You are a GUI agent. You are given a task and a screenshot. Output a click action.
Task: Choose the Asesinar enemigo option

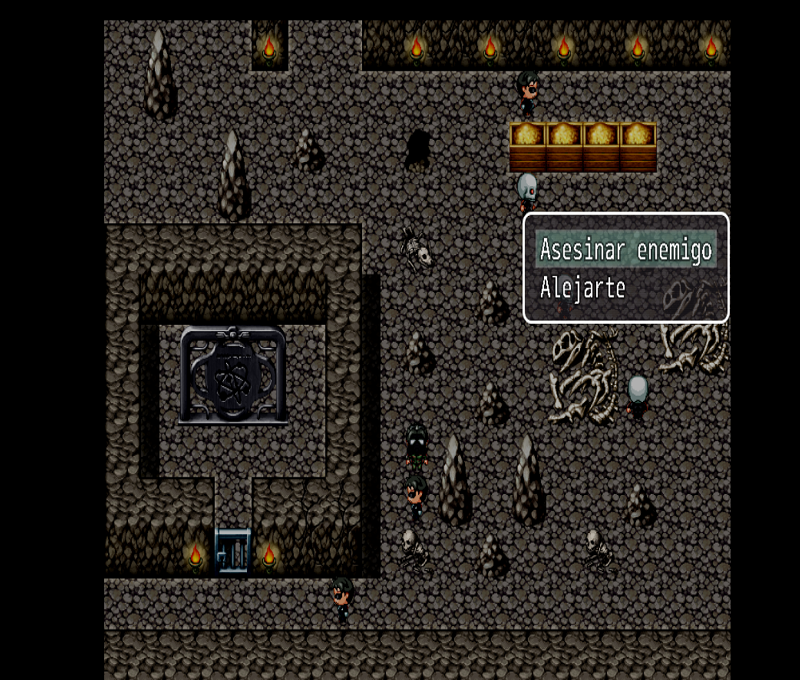click(626, 249)
